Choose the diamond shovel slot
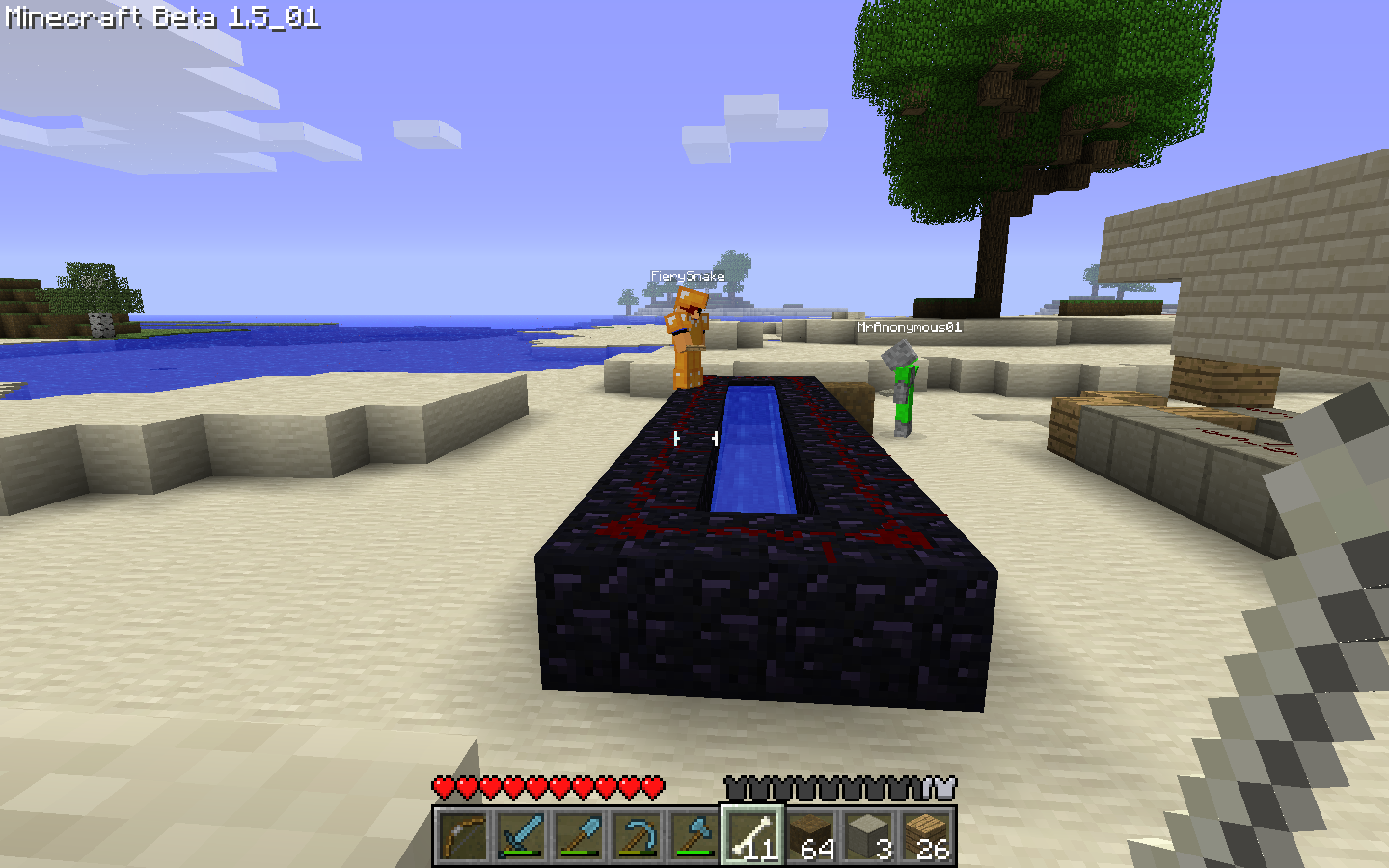 click(x=579, y=836)
